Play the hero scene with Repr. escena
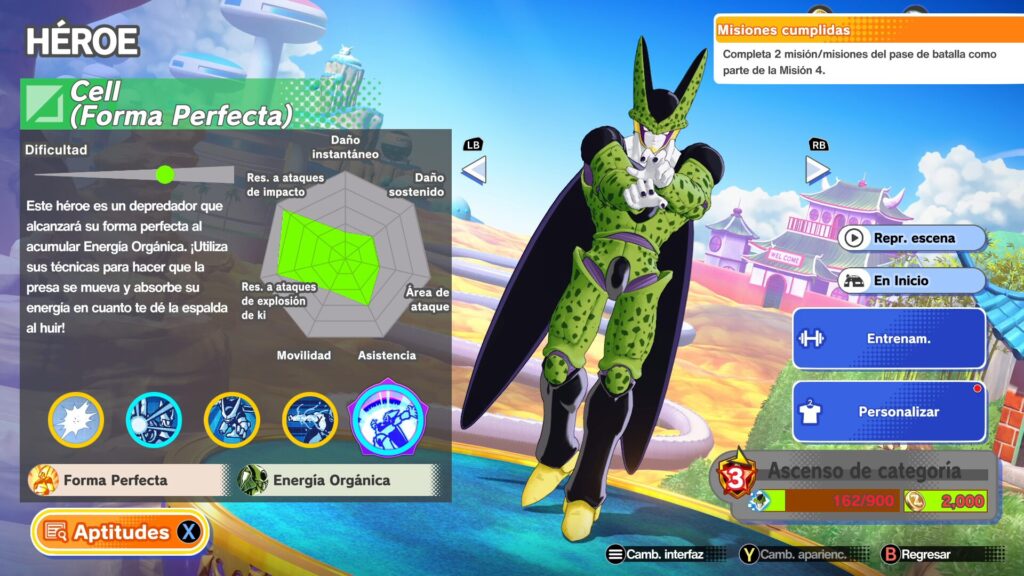Image resolution: width=1024 pixels, height=576 pixels. click(x=912, y=238)
